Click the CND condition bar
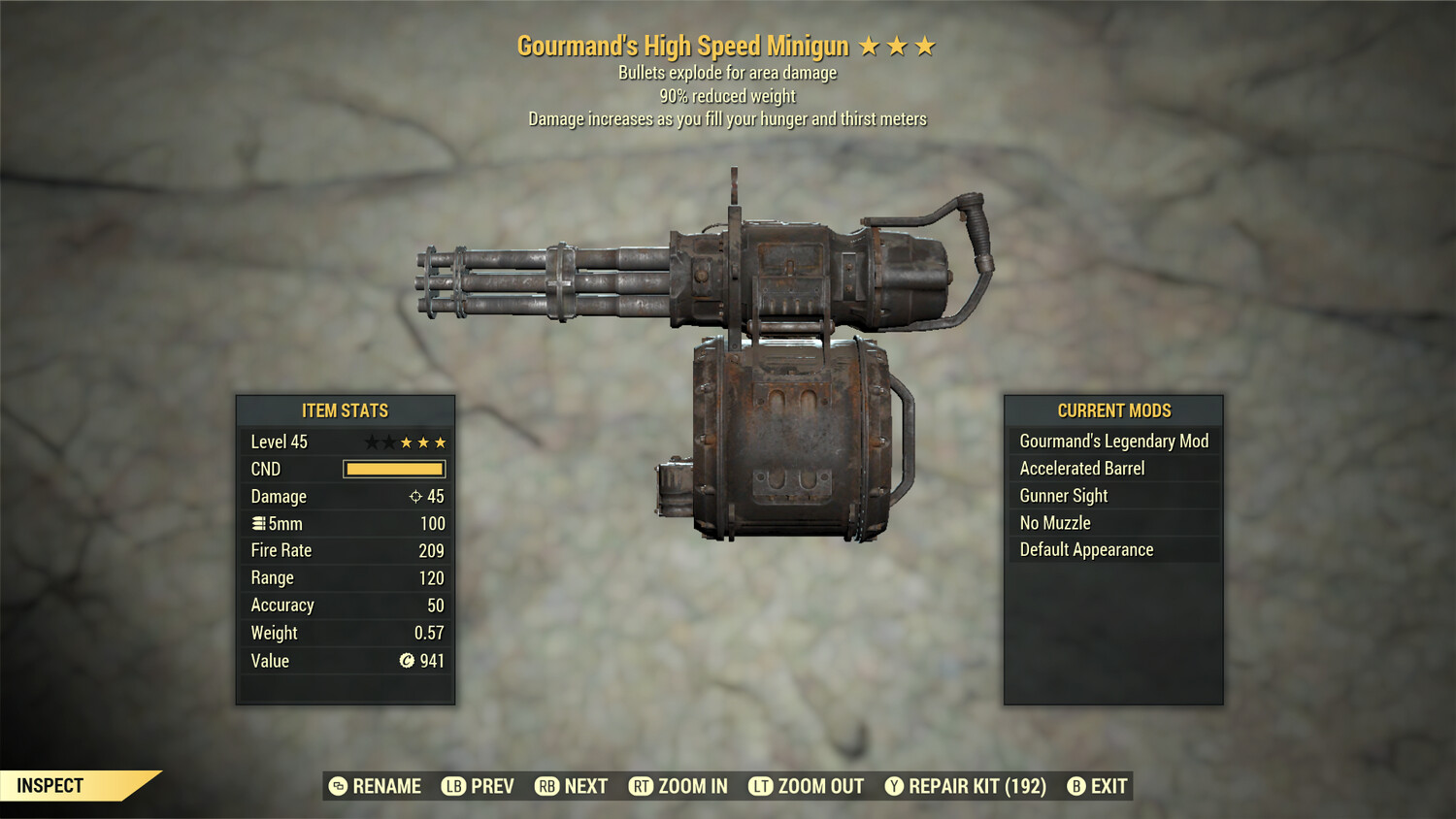1456x819 pixels. click(393, 469)
